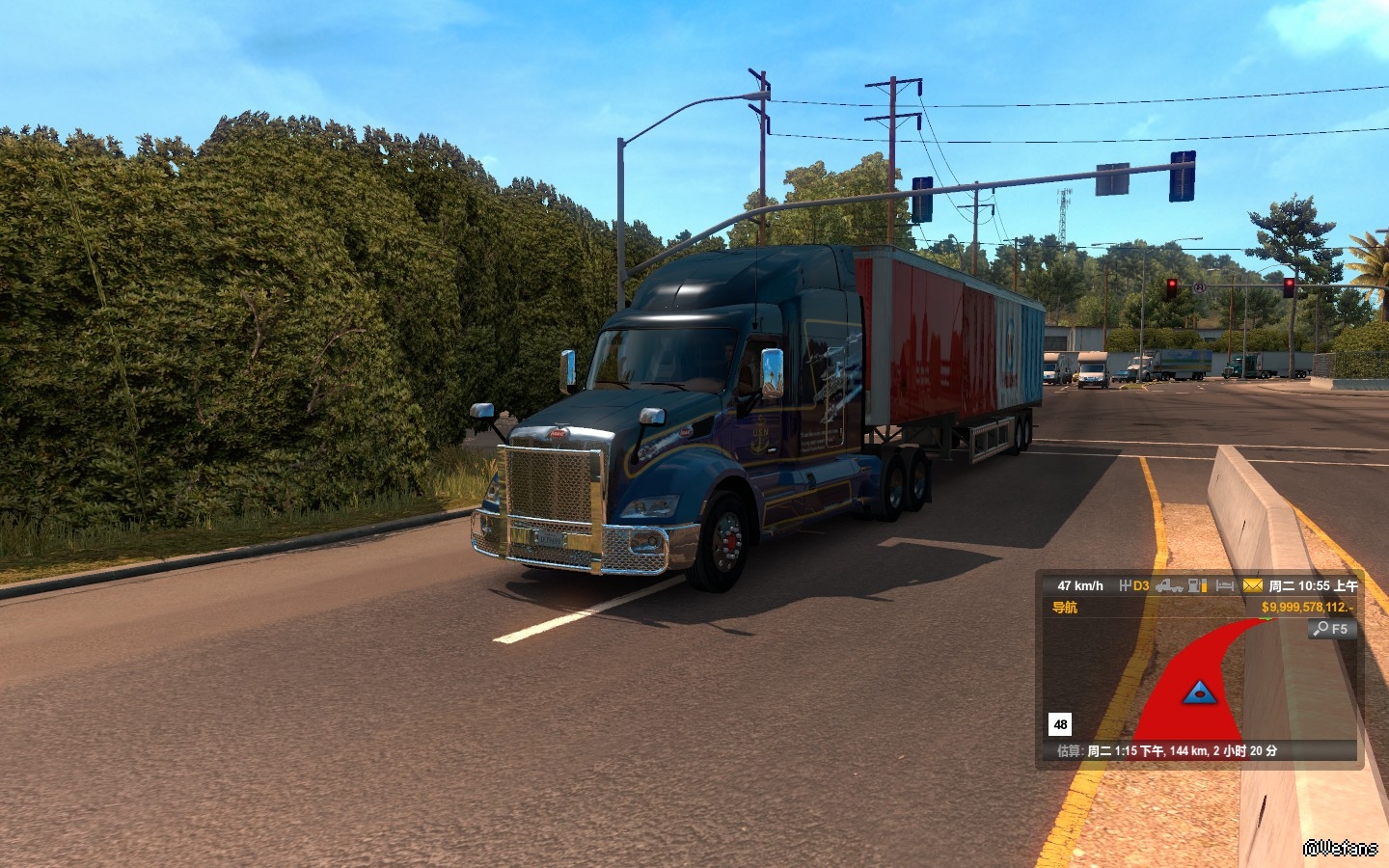Select the blue player arrow marker
Image resolution: width=1389 pixels, height=868 pixels.
tap(1198, 691)
